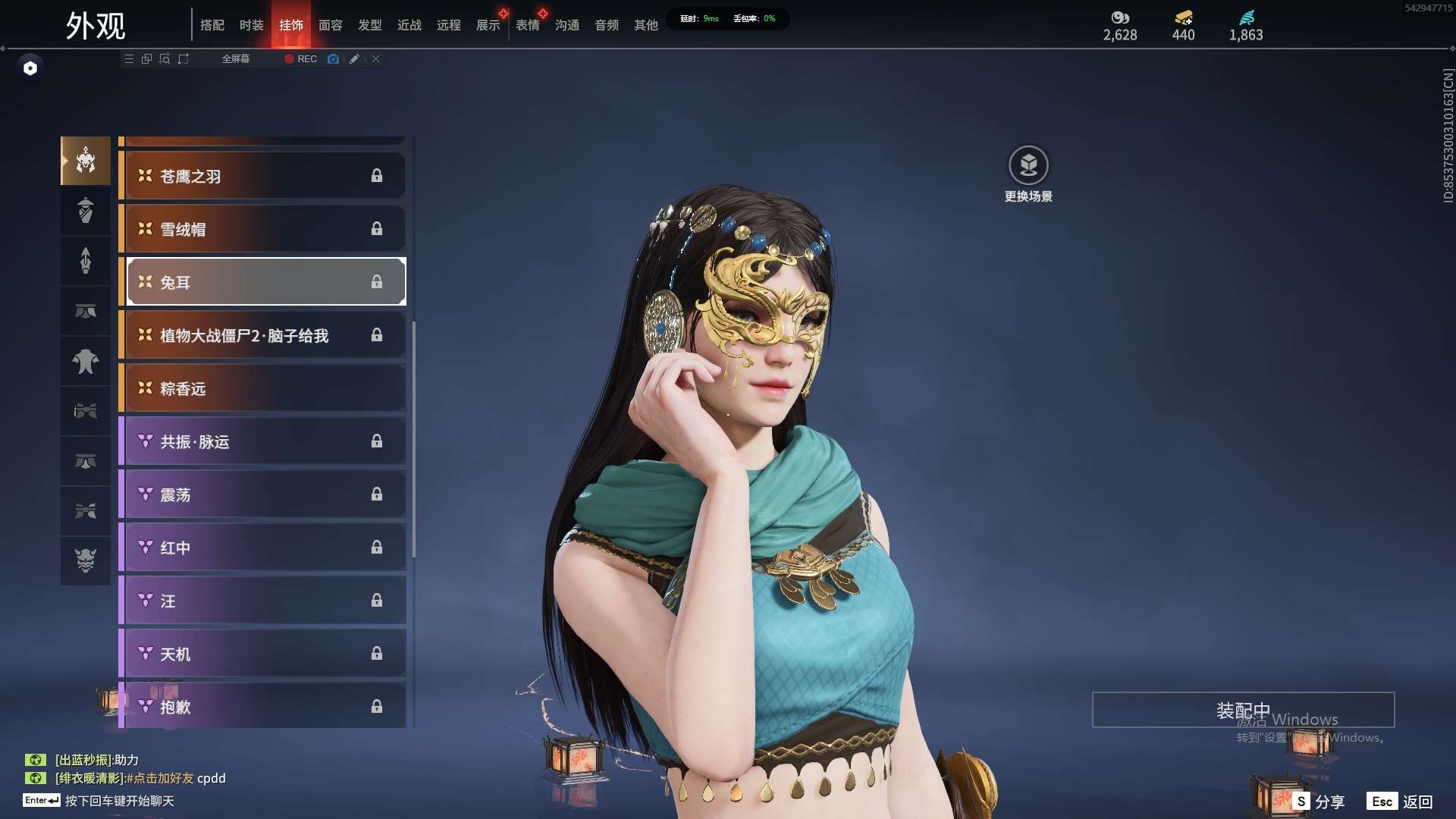Close the recording overlay toolbar
The image size is (1456, 819).
click(x=375, y=58)
